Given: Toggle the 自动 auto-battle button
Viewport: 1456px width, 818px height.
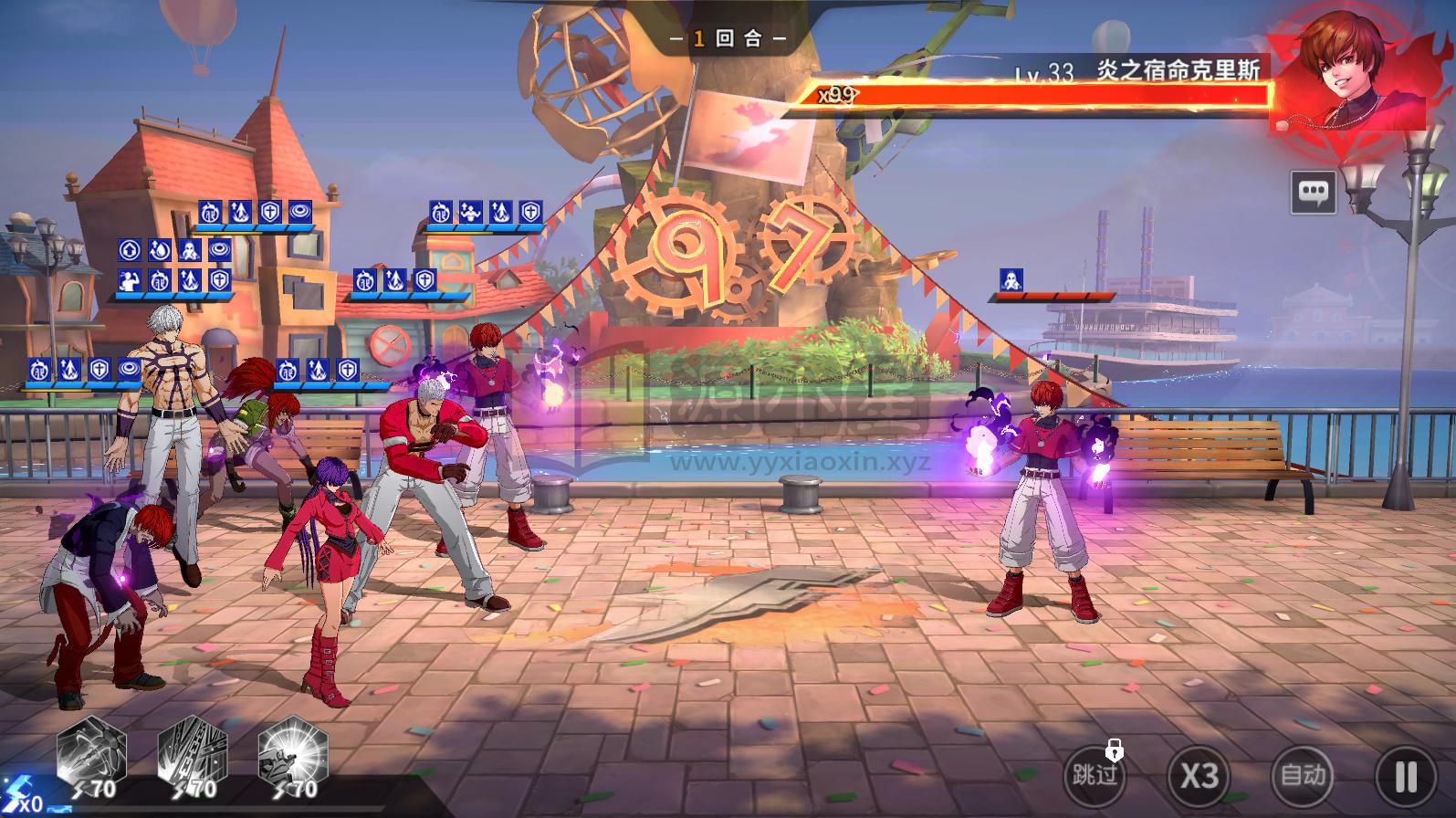Looking at the screenshot, I should click(x=1303, y=776).
